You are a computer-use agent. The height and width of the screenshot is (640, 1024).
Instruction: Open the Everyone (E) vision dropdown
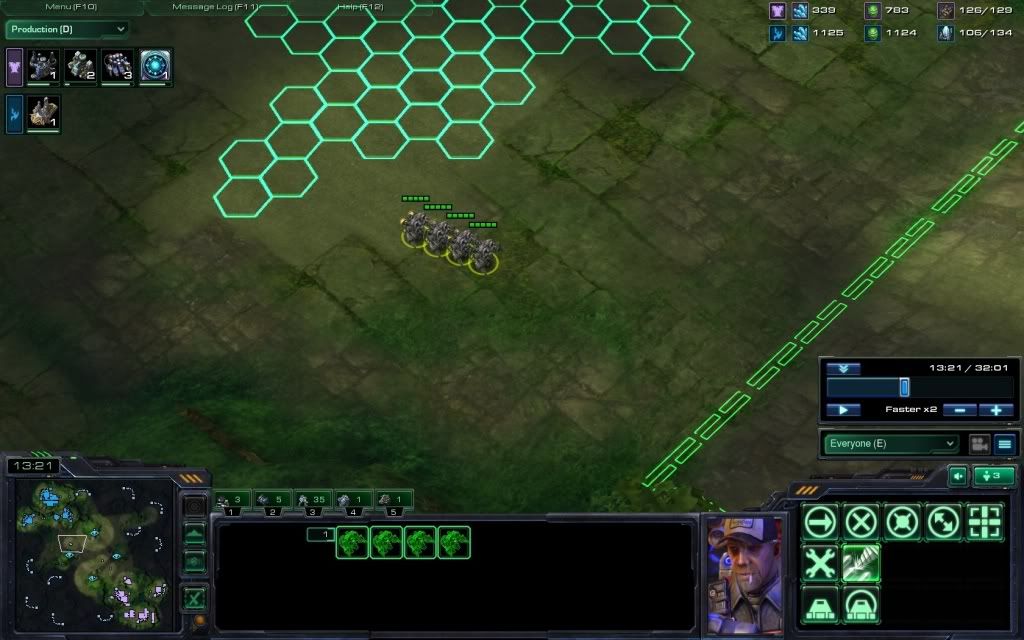(891, 444)
